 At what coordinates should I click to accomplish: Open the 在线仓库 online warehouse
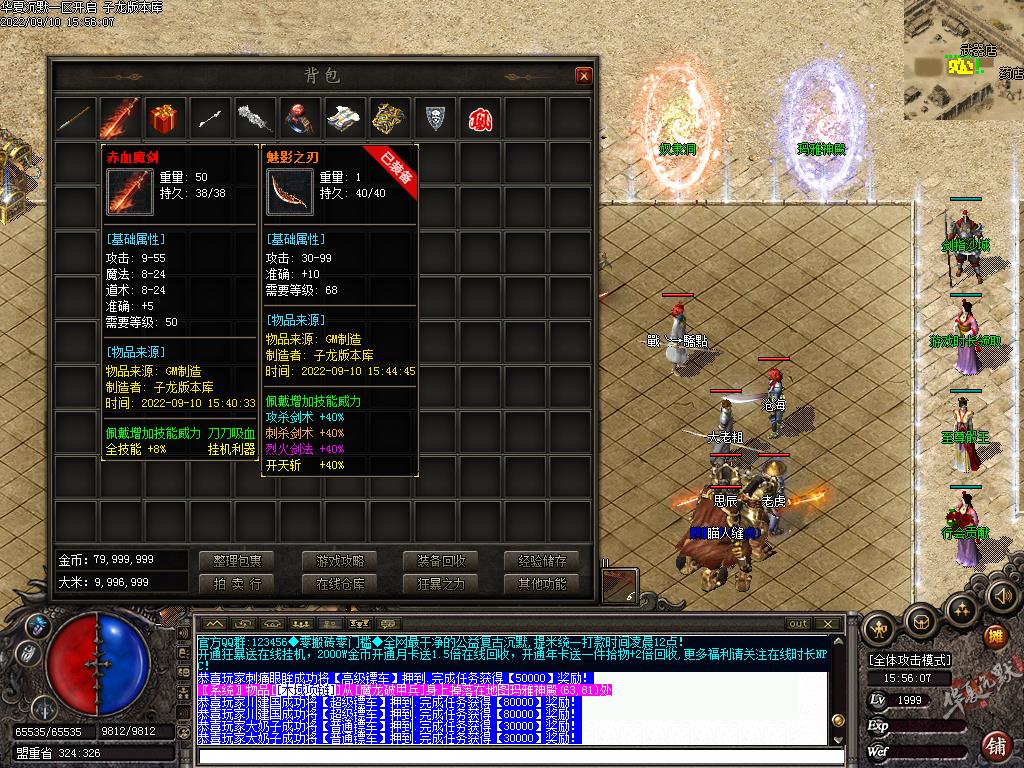click(x=340, y=584)
